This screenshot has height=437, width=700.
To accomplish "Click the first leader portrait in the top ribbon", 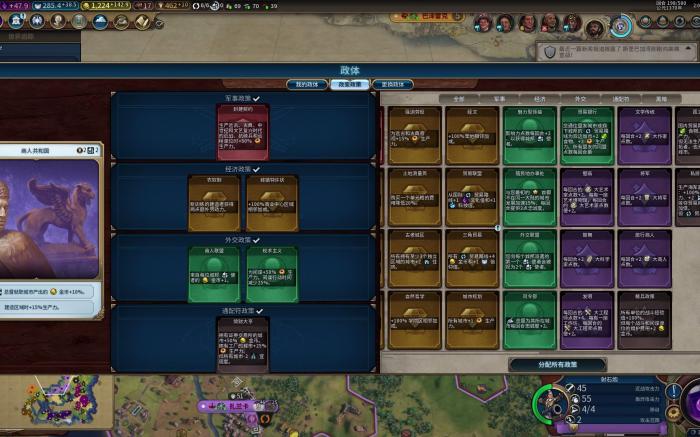I will (x=482, y=23).
